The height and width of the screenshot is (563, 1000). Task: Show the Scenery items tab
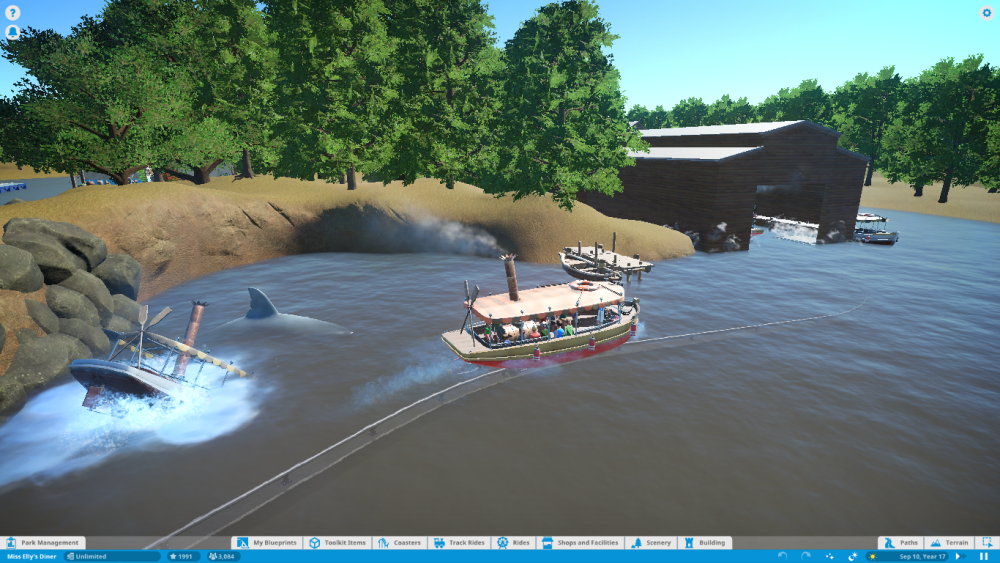[x=650, y=543]
